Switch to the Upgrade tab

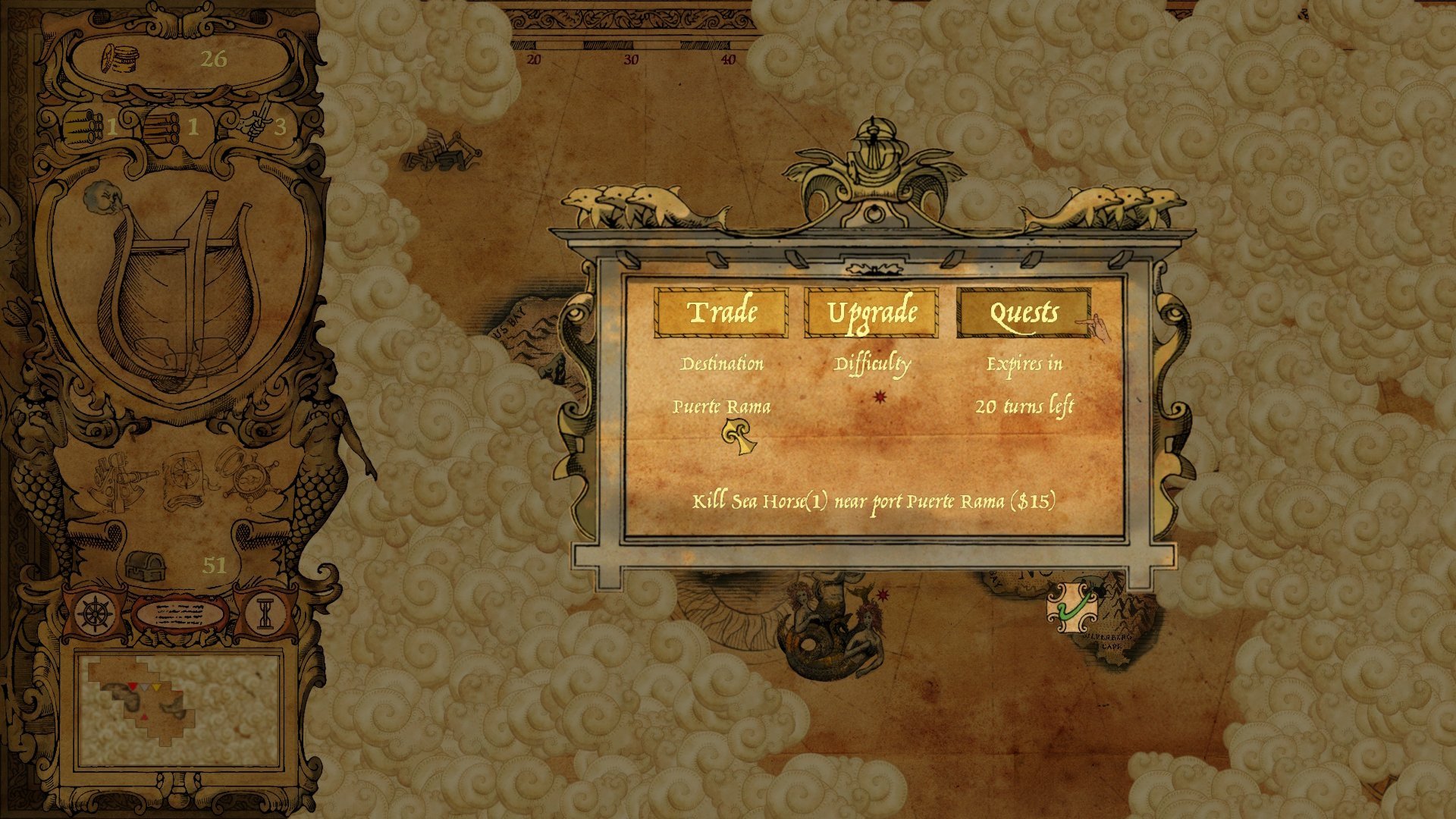pos(871,312)
